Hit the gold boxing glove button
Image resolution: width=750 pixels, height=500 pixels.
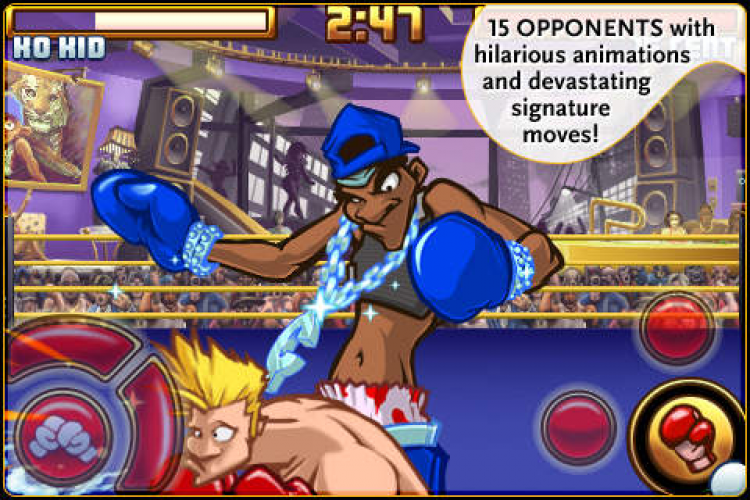click(690, 432)
